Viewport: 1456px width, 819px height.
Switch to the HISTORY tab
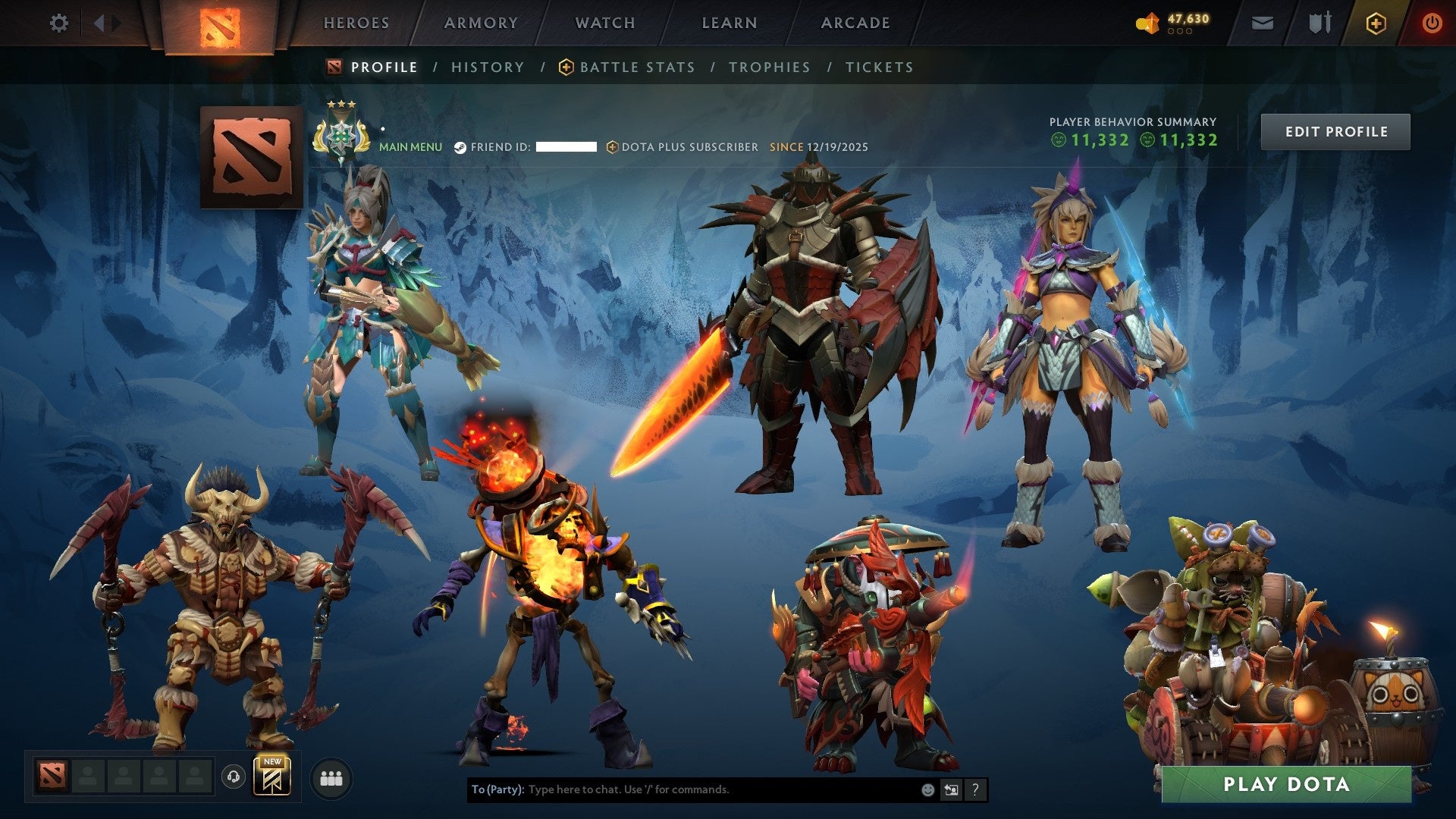pyautogui.click(x=487, y=67)
